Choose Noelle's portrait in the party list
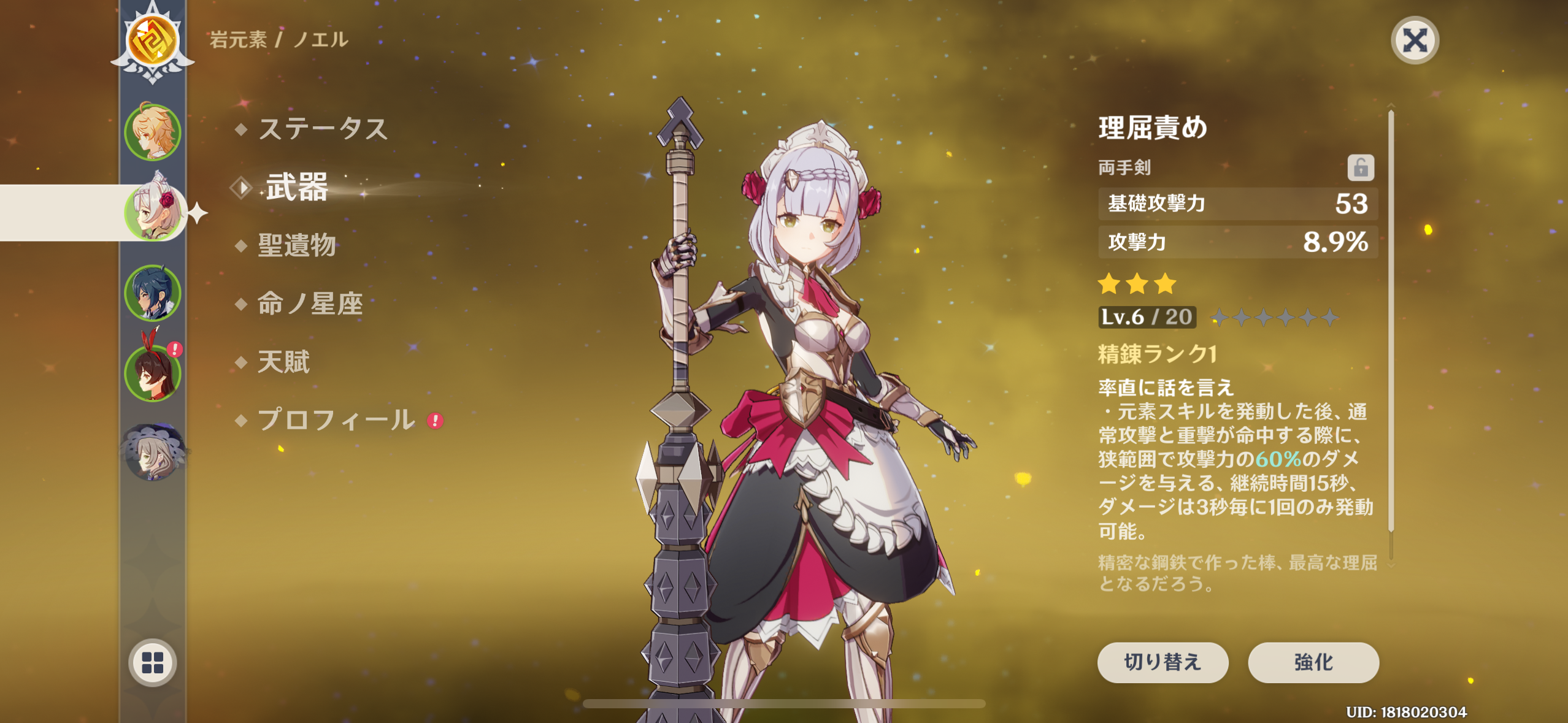The width and height of the screenshot is (1568, 723). pyautogui.click(x=153, y=212)
